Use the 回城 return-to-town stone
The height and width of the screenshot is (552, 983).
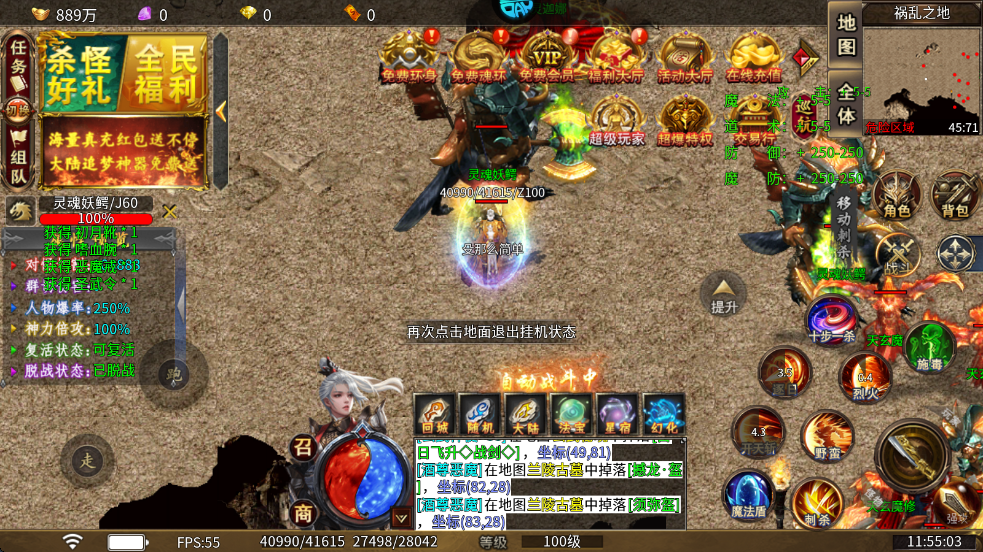[434, 414]
